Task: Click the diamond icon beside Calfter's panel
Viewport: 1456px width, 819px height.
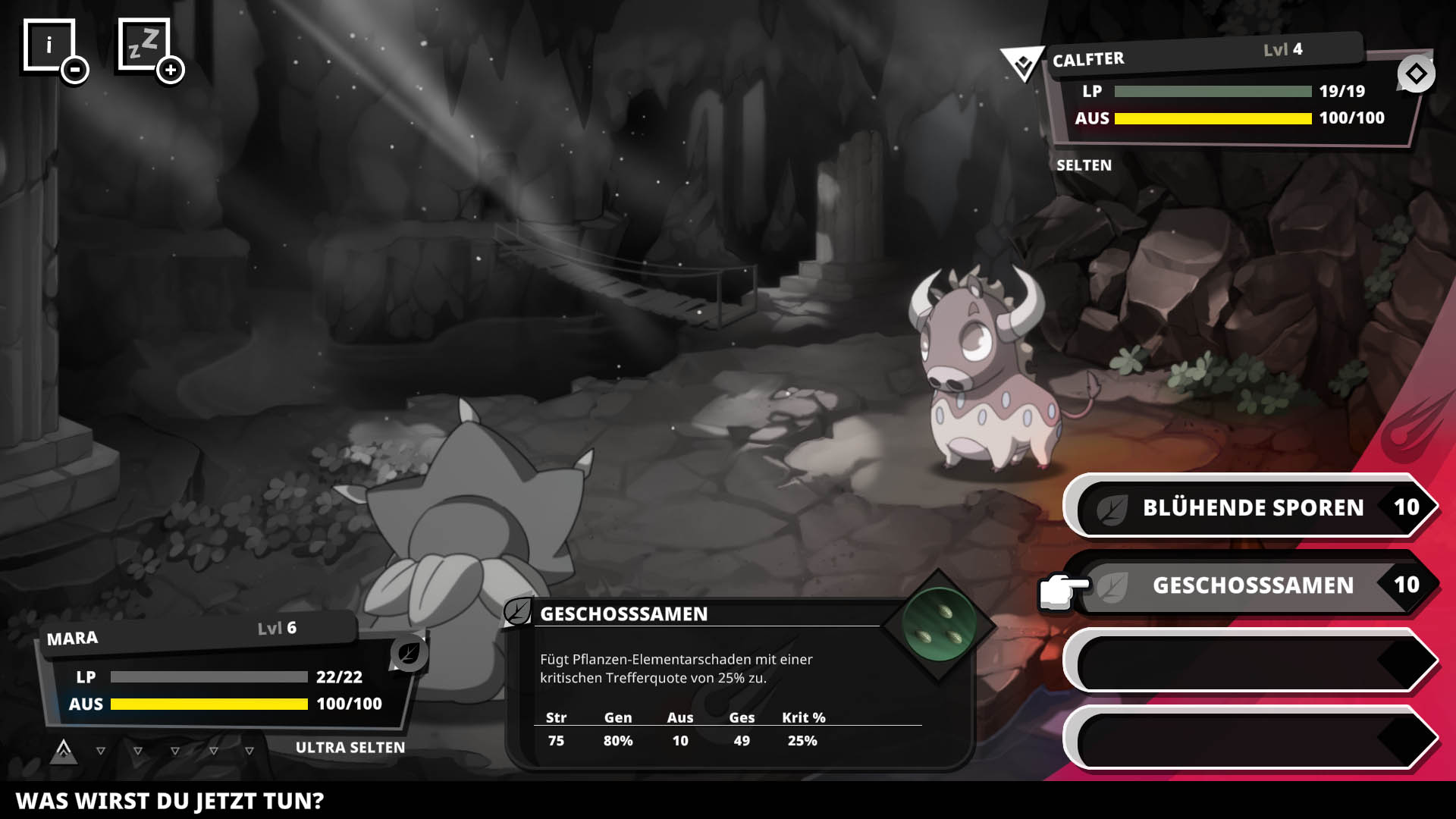Action: (x=1416, y=74)
